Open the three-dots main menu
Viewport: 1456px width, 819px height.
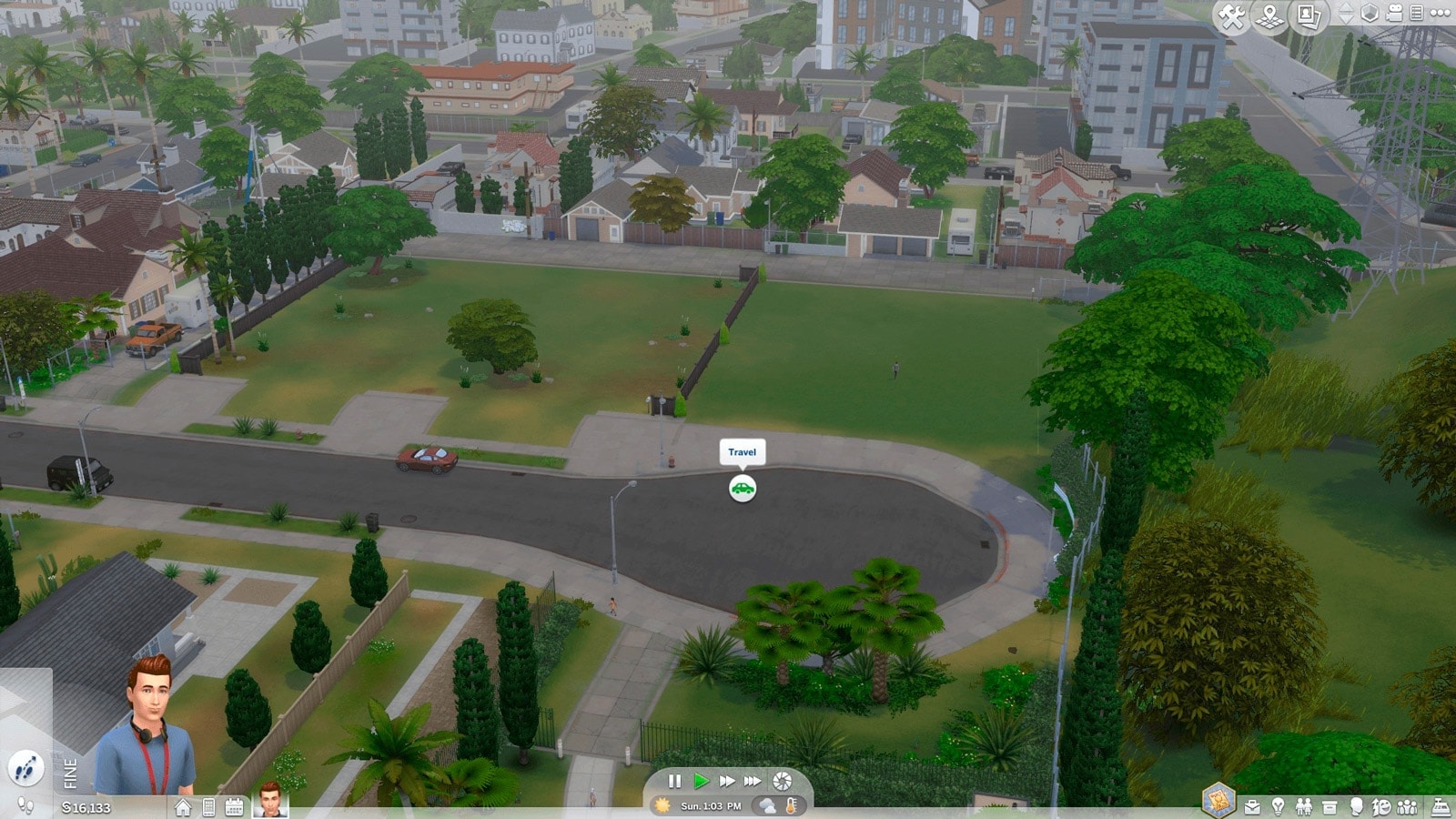tap(1440, 14)
